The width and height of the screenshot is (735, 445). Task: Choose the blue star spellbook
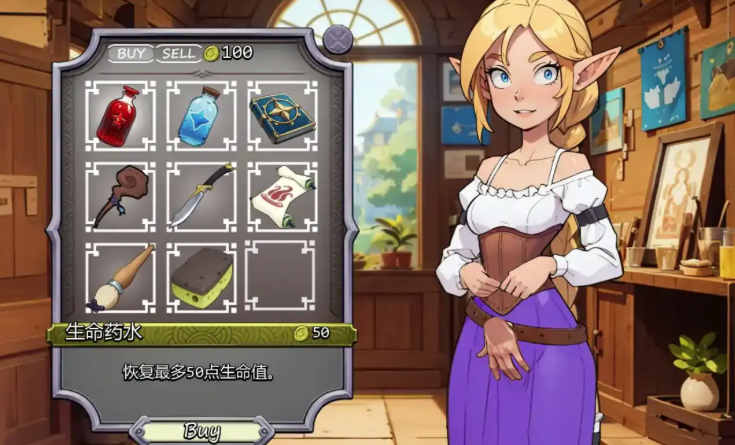(281, 117)
